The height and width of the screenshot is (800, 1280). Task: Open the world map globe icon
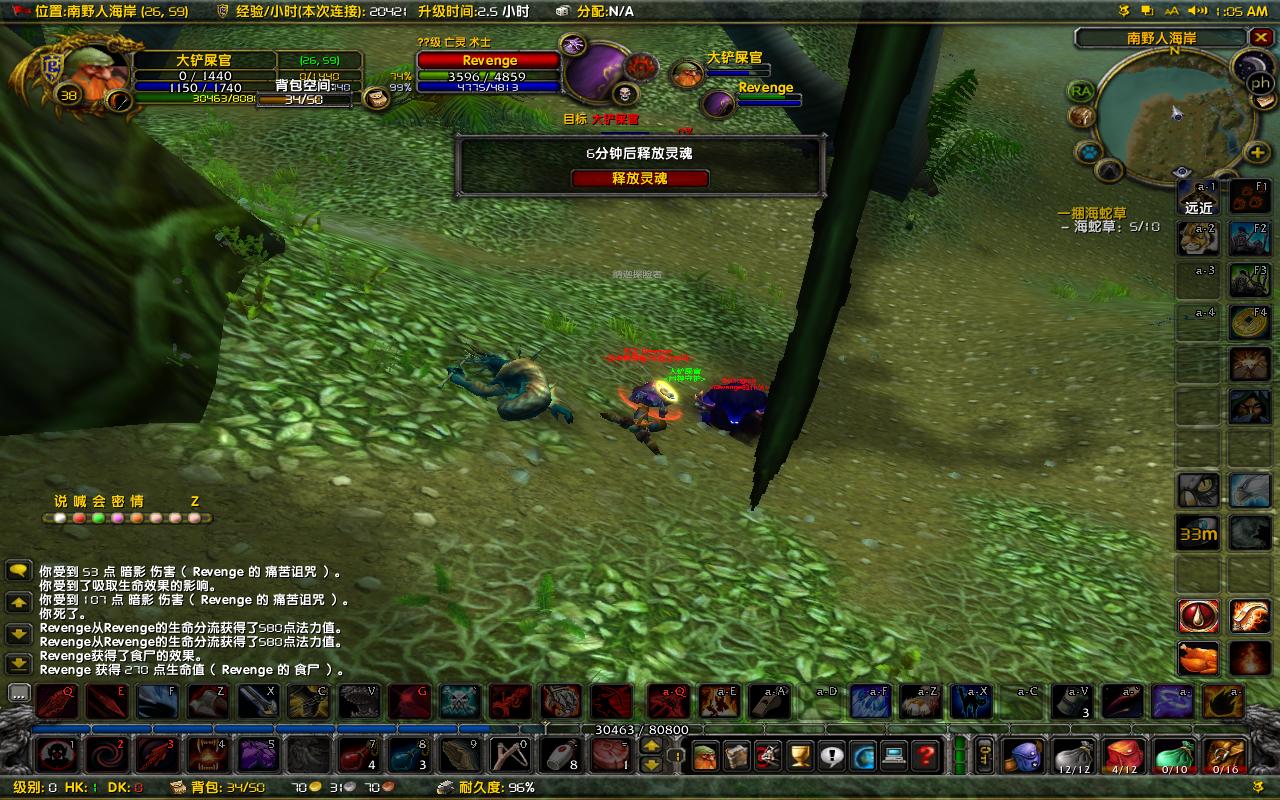point(864,756)
